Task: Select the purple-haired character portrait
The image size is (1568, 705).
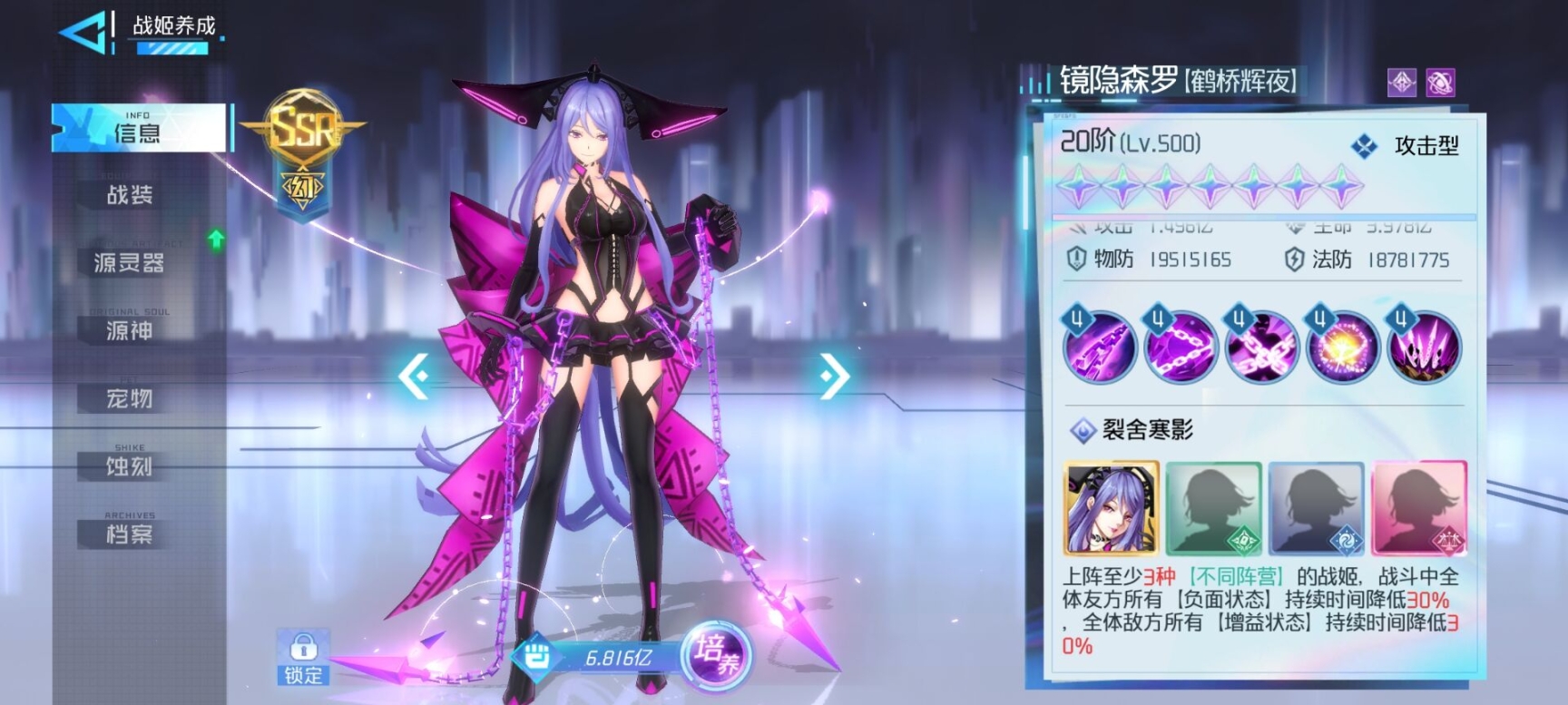Action: click(1112, 508)
